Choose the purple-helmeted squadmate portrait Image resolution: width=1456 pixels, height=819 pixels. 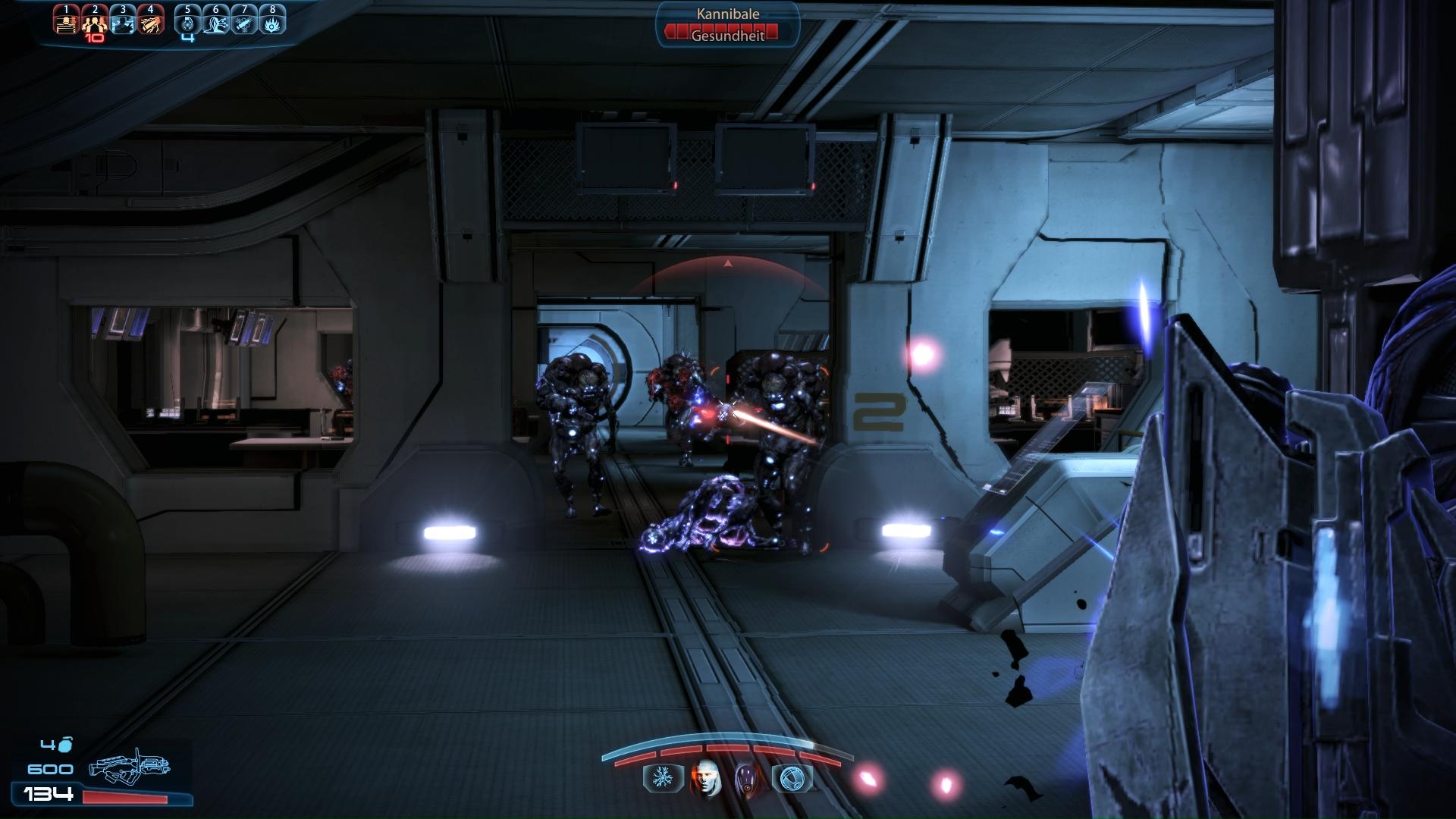[x=748, y=779]
